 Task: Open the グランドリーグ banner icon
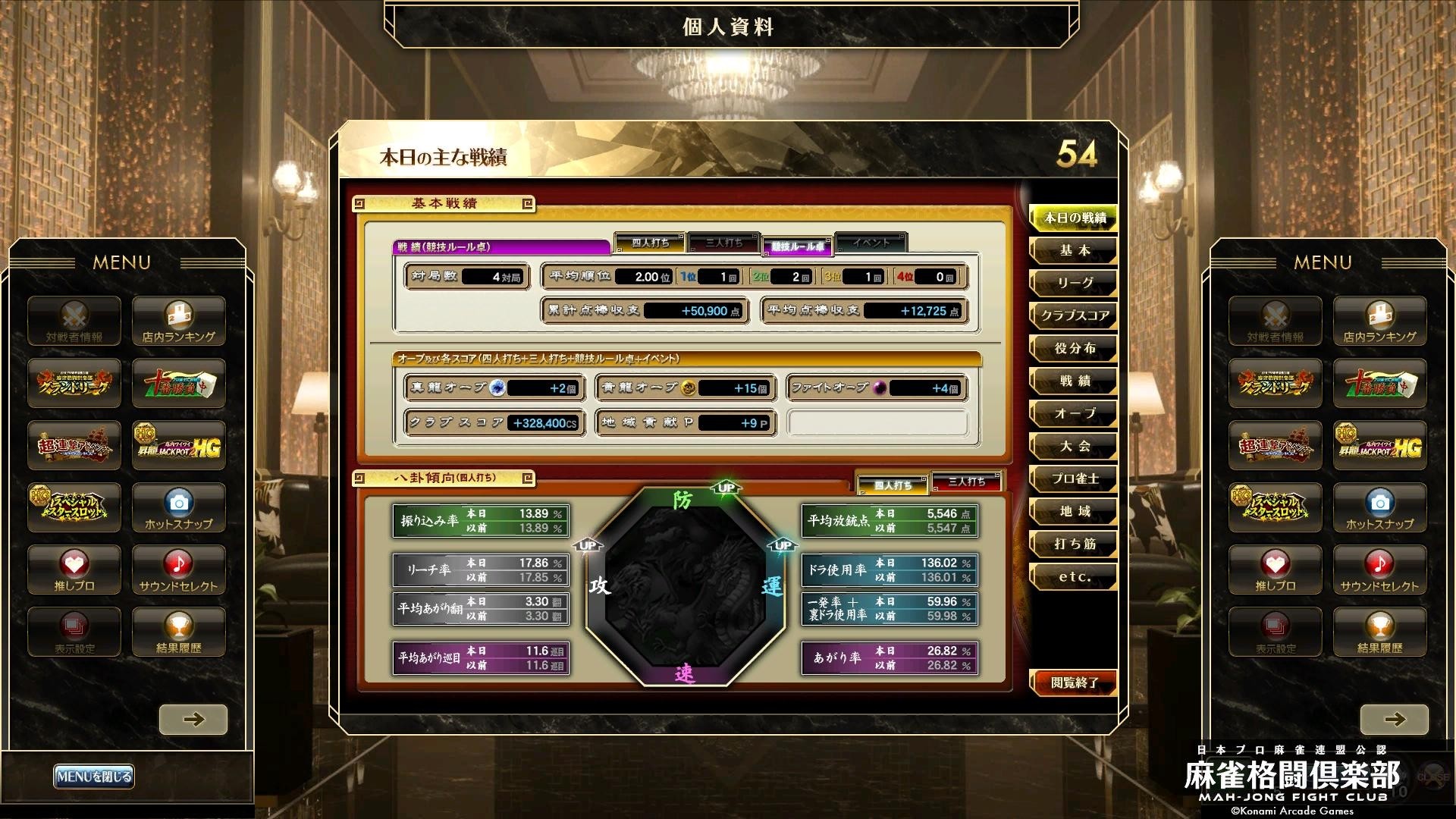tap(74, 384)
